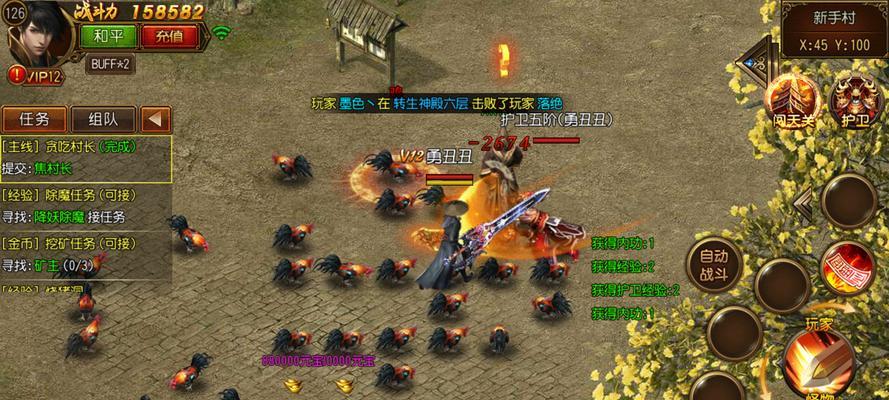Image resolution: width=889 pixels, height=400 pixels.
Task: Open the player portrait panel
Action: tap(40, 35)
